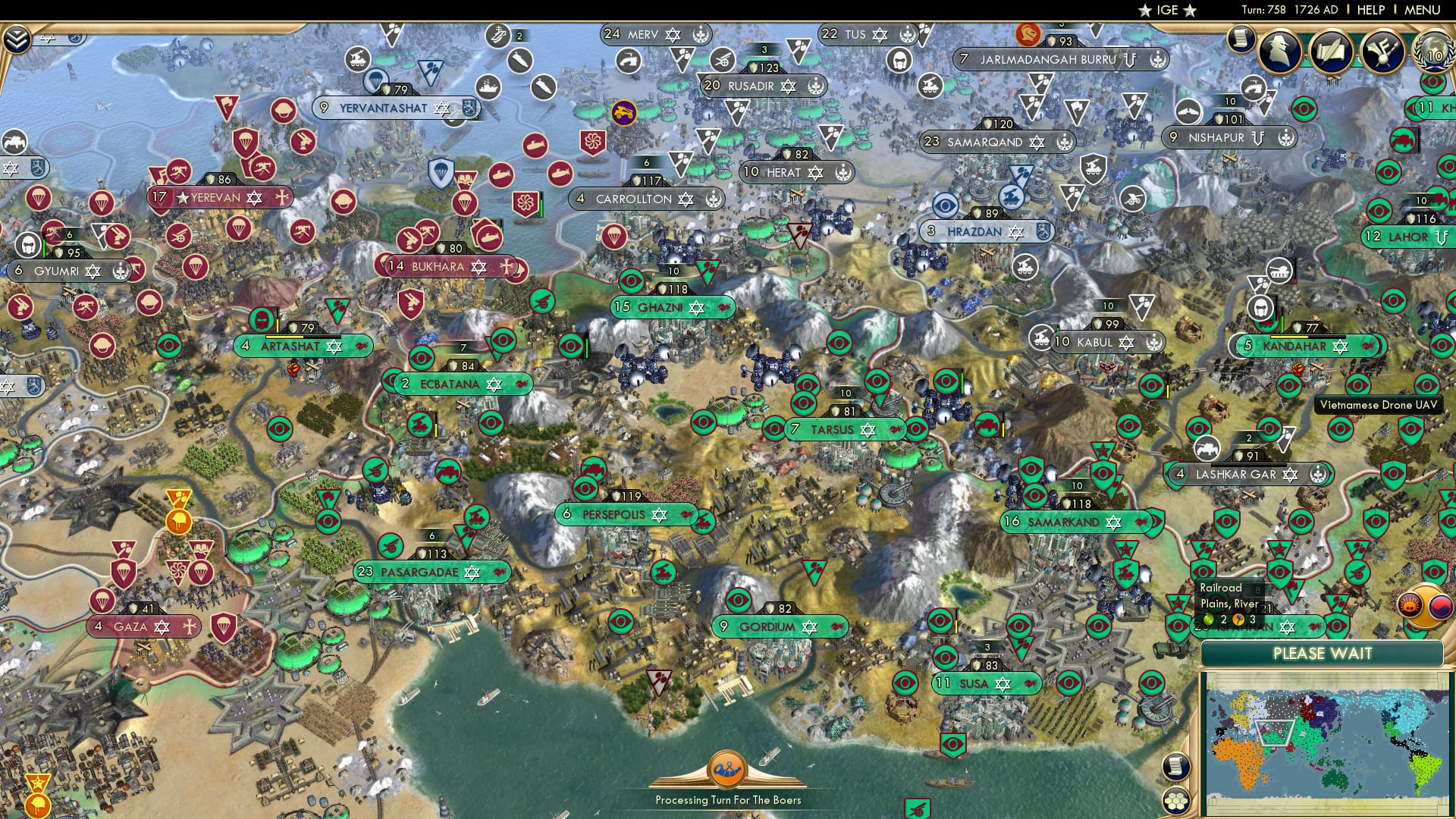
Task: Click the orange sun emblem above the minimap
Action: 1409,604
